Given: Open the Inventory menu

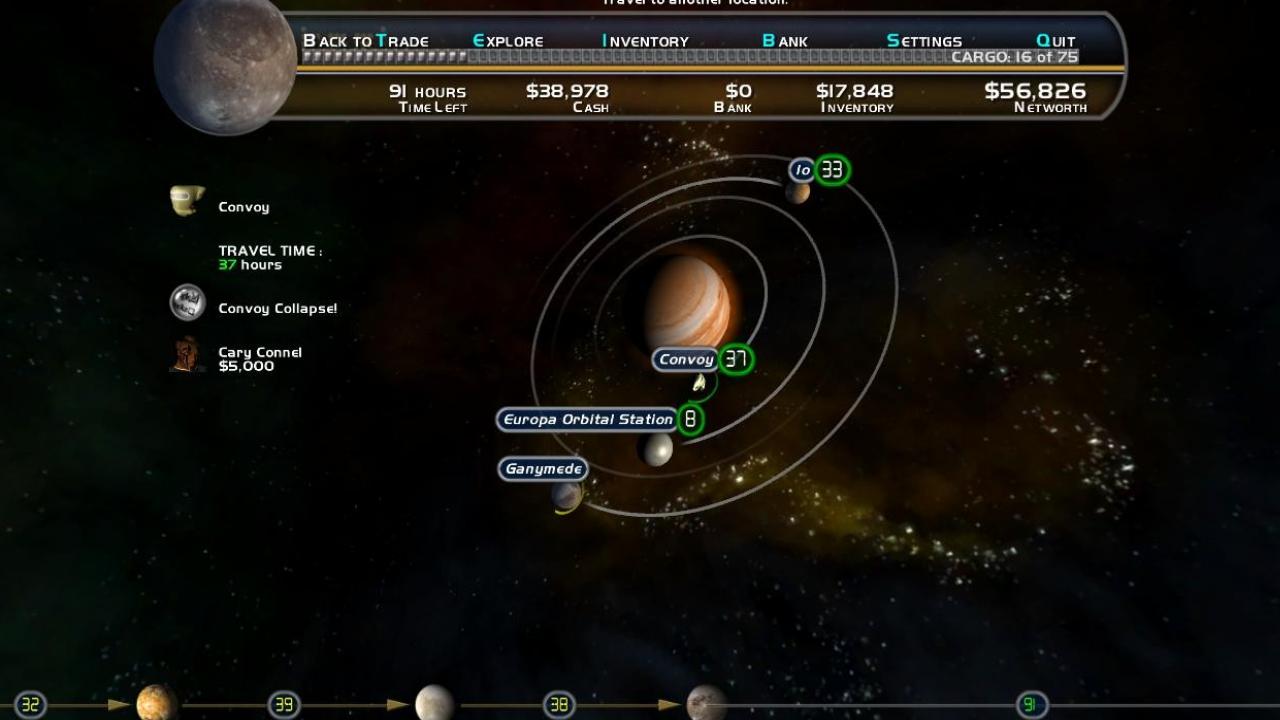Looking at the screenshot, I should (x=644, y=41).
